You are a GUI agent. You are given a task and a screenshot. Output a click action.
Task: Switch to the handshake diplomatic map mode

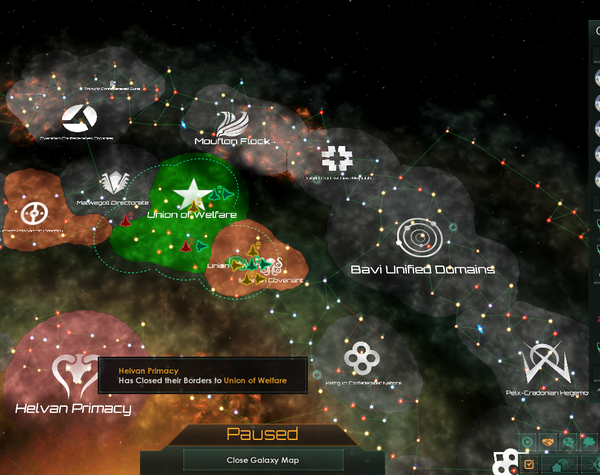point(548,442)
